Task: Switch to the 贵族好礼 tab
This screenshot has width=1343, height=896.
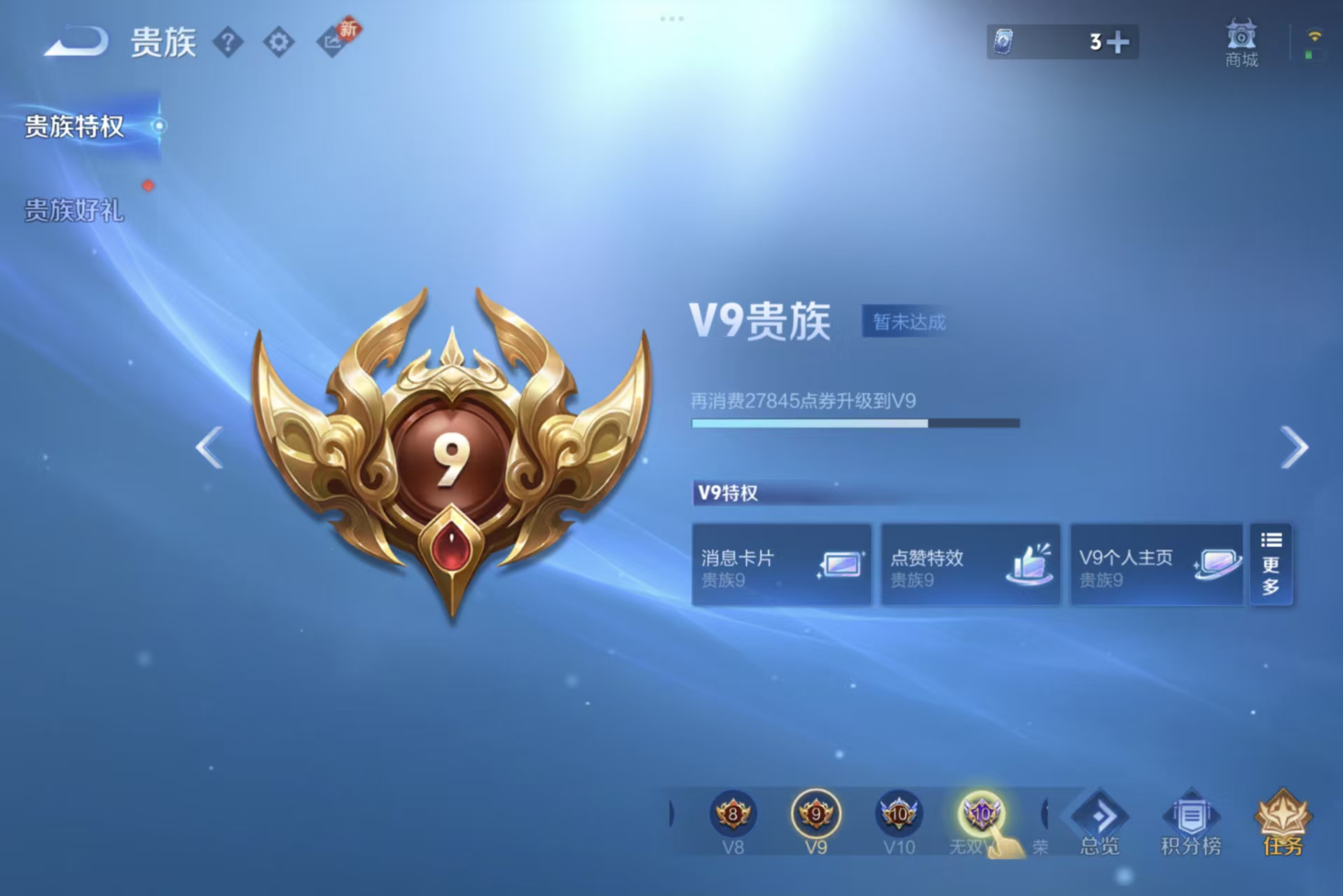Action: point(74,212)
